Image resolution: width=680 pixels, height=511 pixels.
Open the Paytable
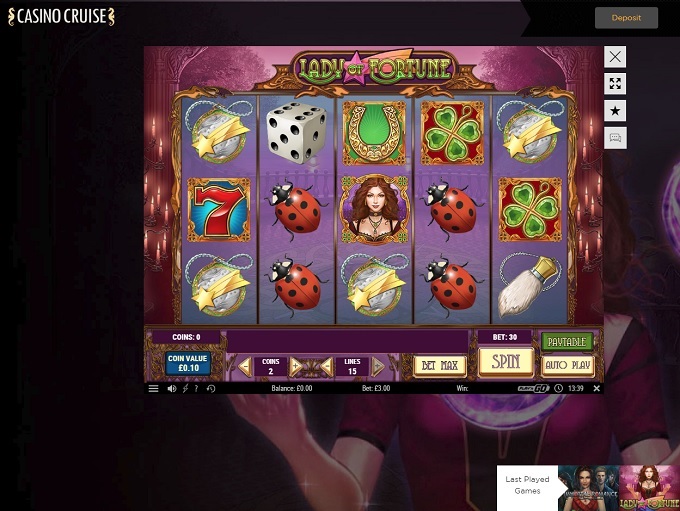tap(567, 342)
